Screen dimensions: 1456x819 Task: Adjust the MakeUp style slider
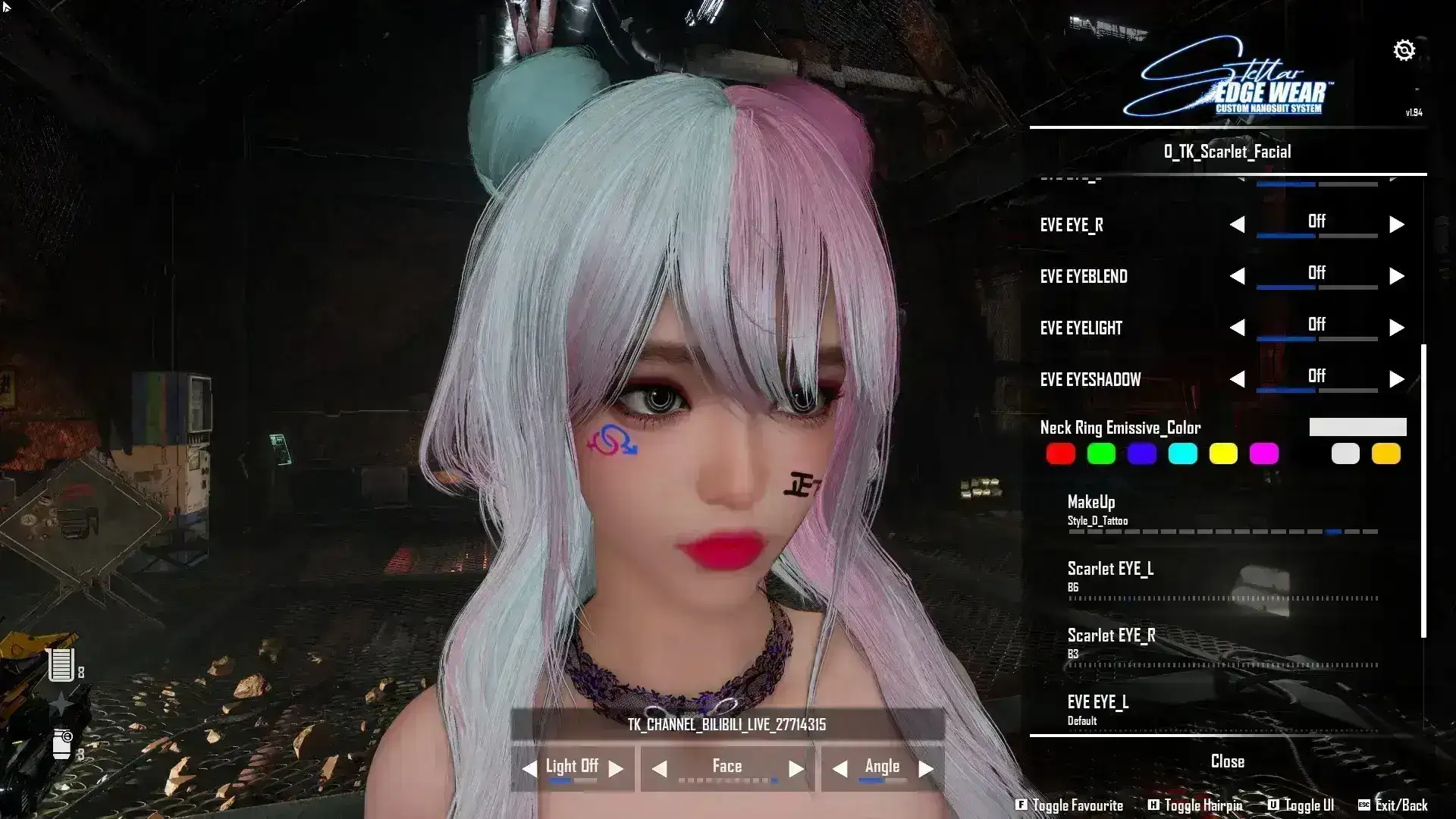pos(1222,532)
